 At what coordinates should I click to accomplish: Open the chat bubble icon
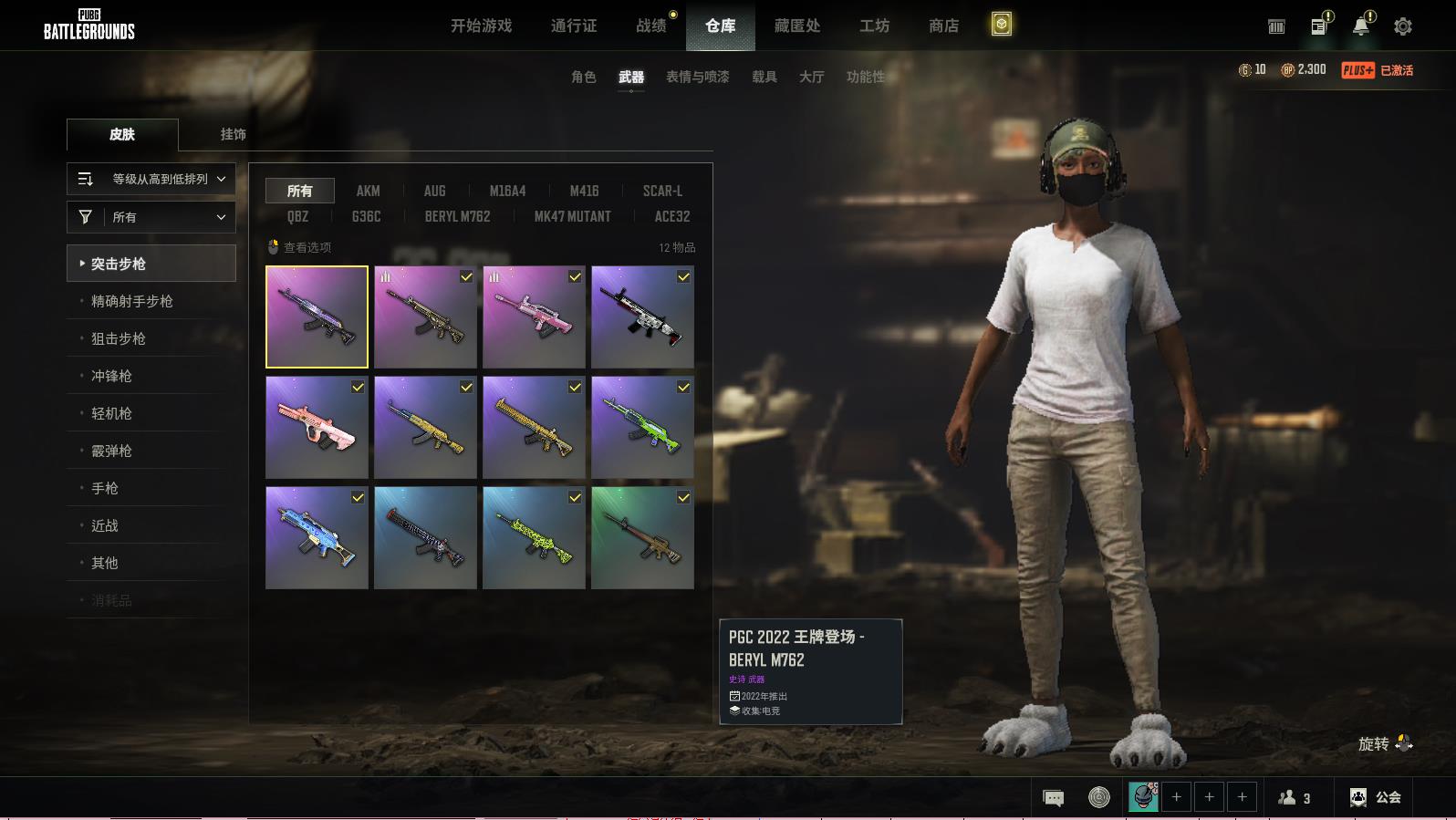coord(1053,798)
